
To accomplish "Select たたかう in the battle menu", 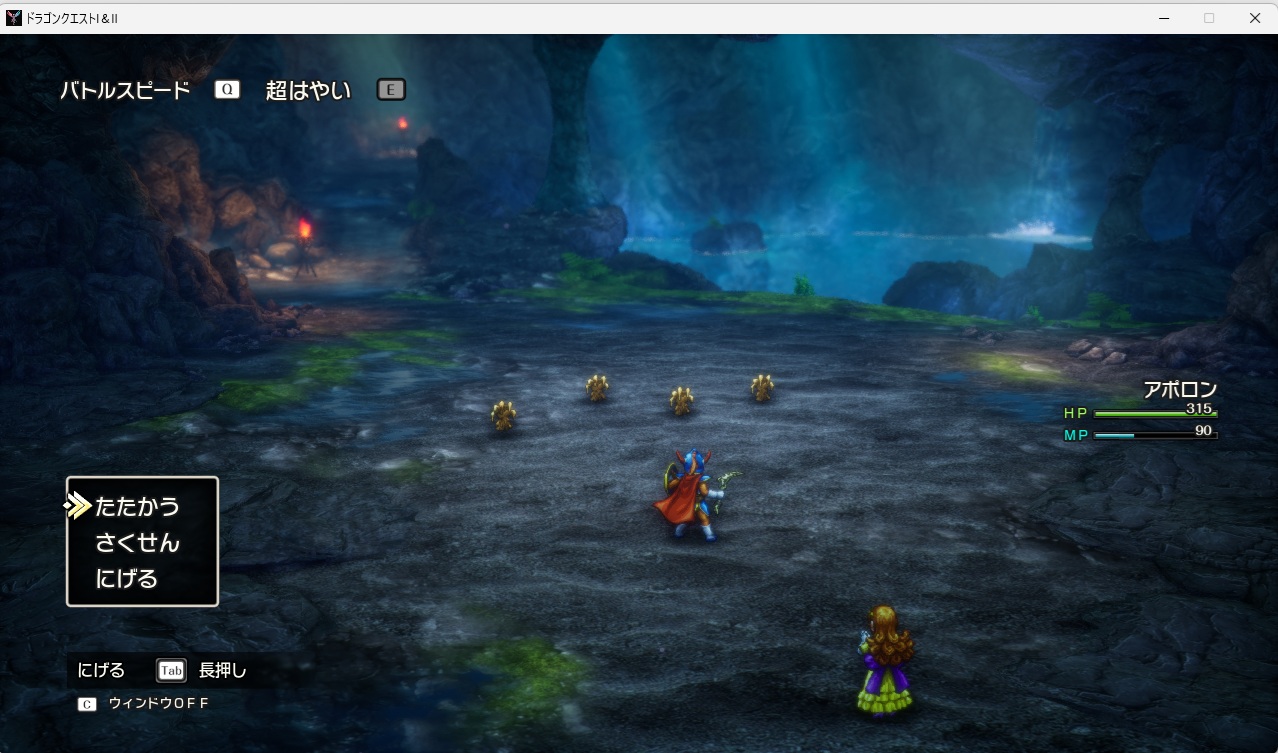I will click(137, 507).
